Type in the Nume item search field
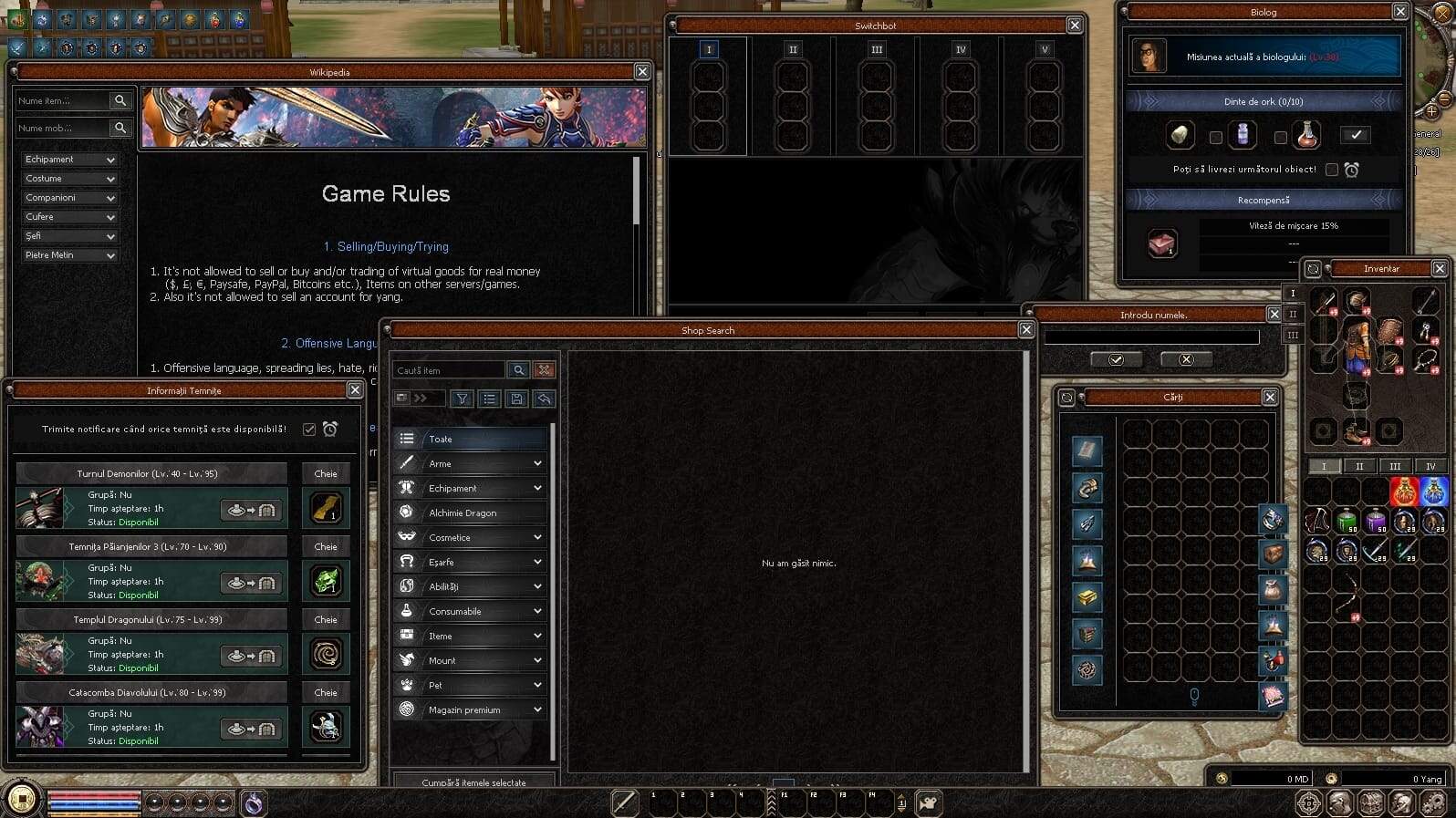1456x818 pixels. pos(61,101)
